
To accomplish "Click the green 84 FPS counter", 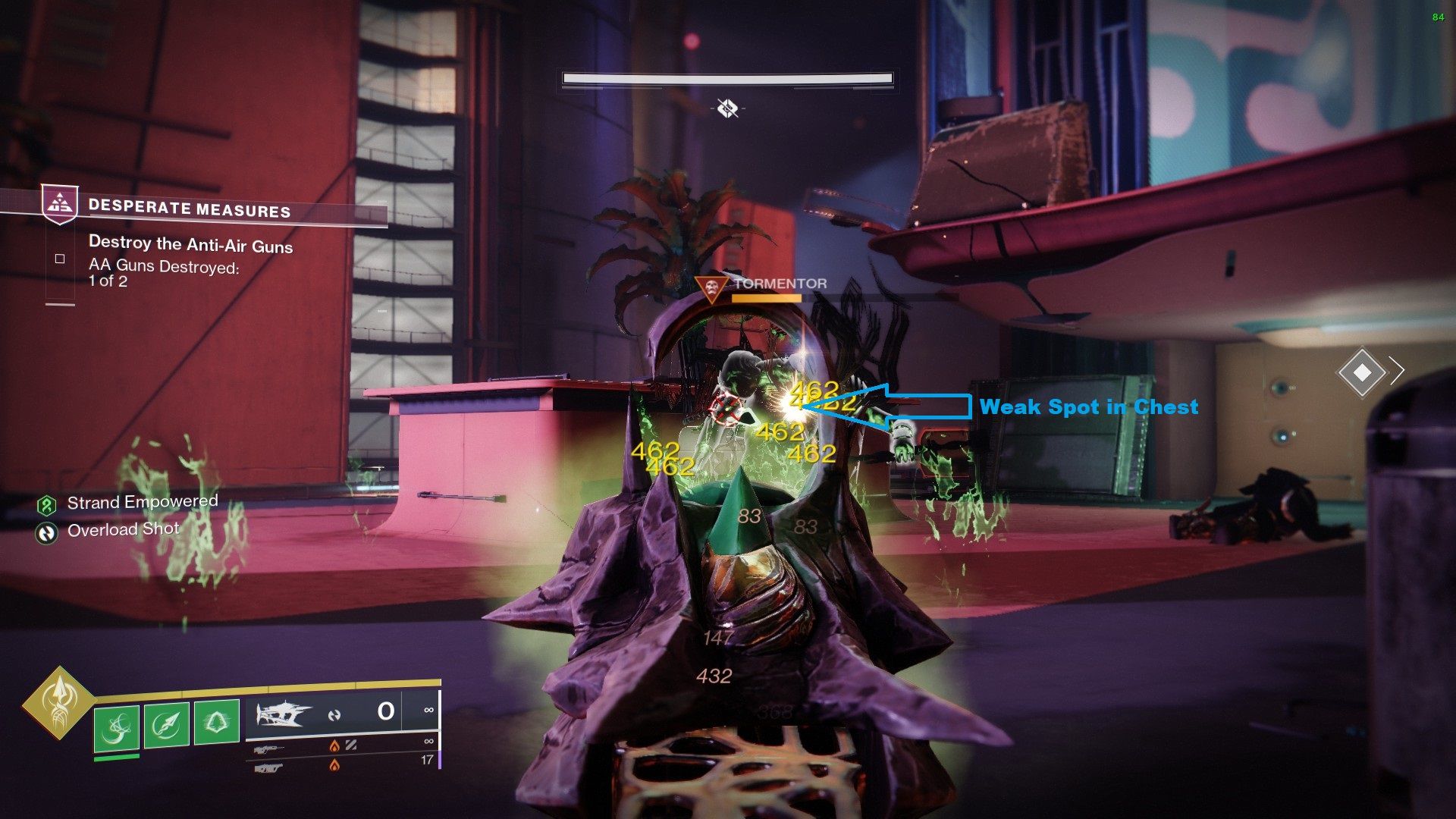I will pos(1440,15).
